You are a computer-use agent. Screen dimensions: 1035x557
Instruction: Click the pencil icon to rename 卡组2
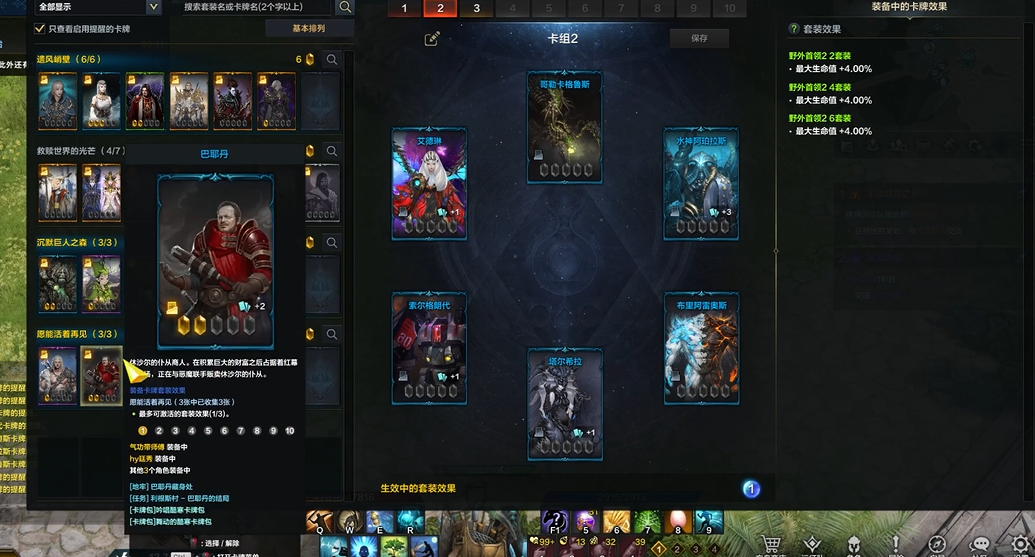click(432, 39)
